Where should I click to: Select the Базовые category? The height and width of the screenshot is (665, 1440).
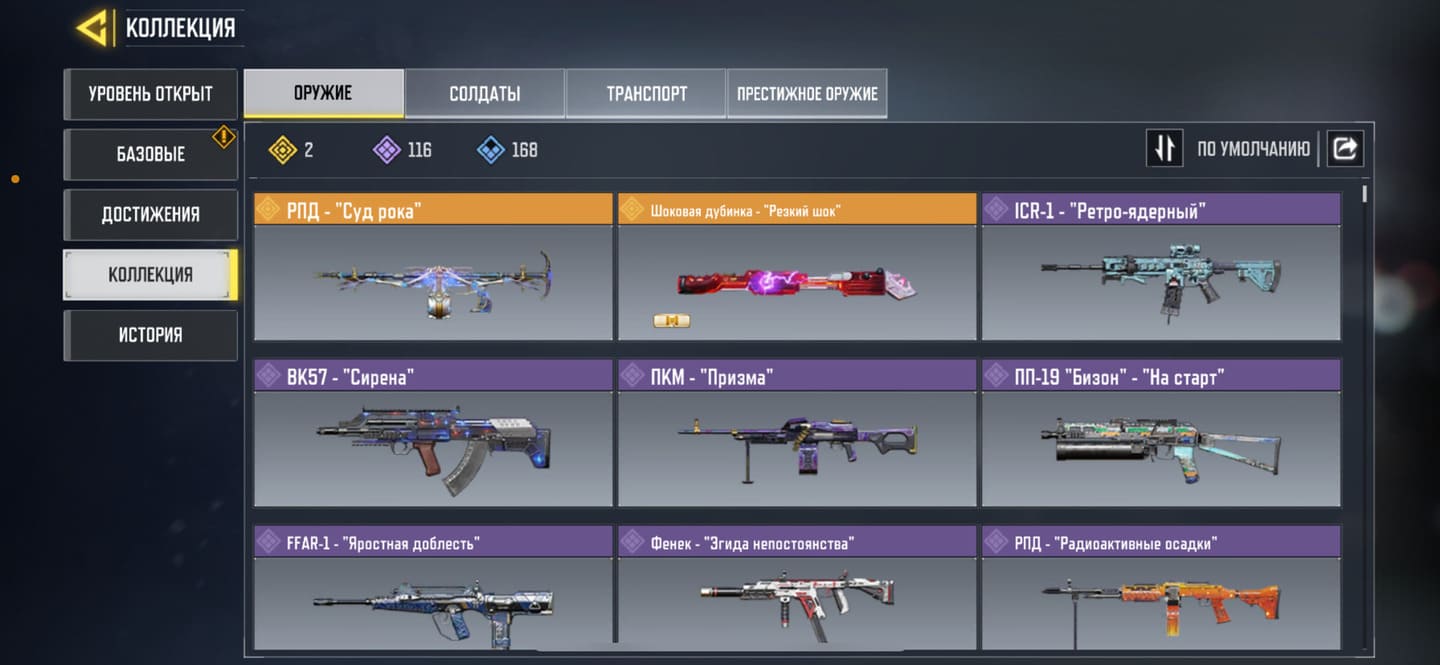(x=150, y=154)
